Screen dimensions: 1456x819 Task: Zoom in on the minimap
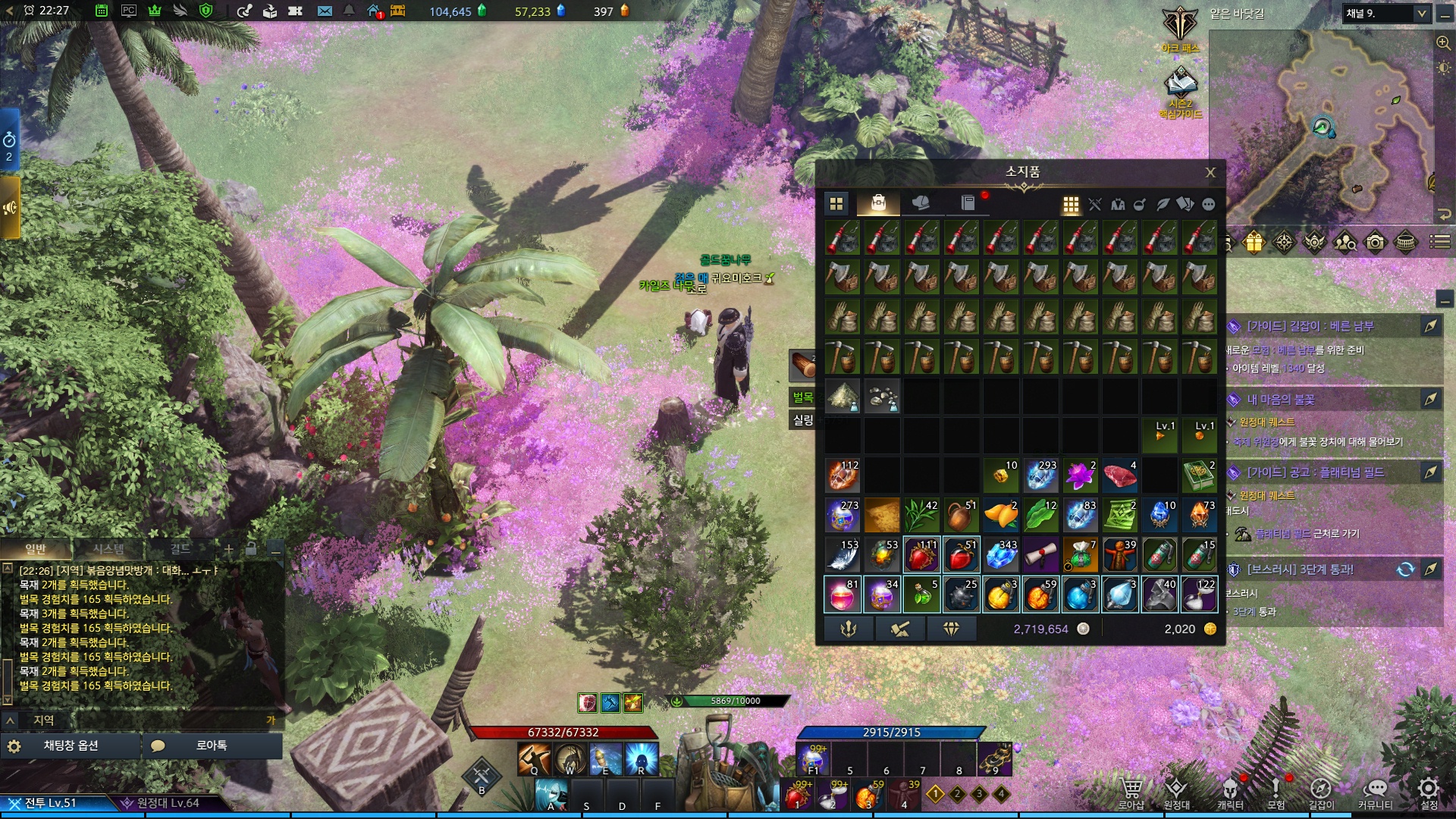[x=1443, y=43]
